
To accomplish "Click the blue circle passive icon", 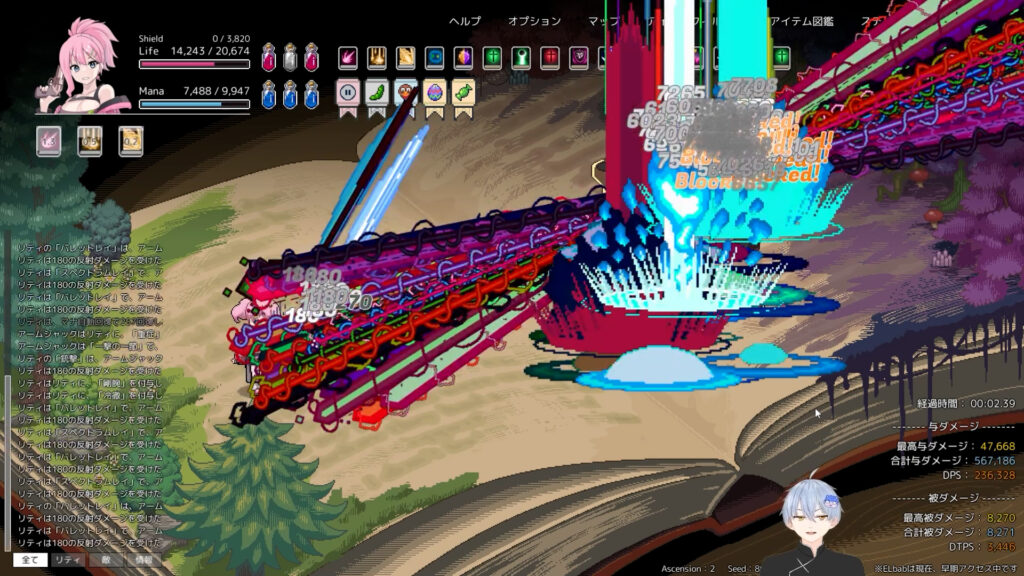I will point(435,57).
